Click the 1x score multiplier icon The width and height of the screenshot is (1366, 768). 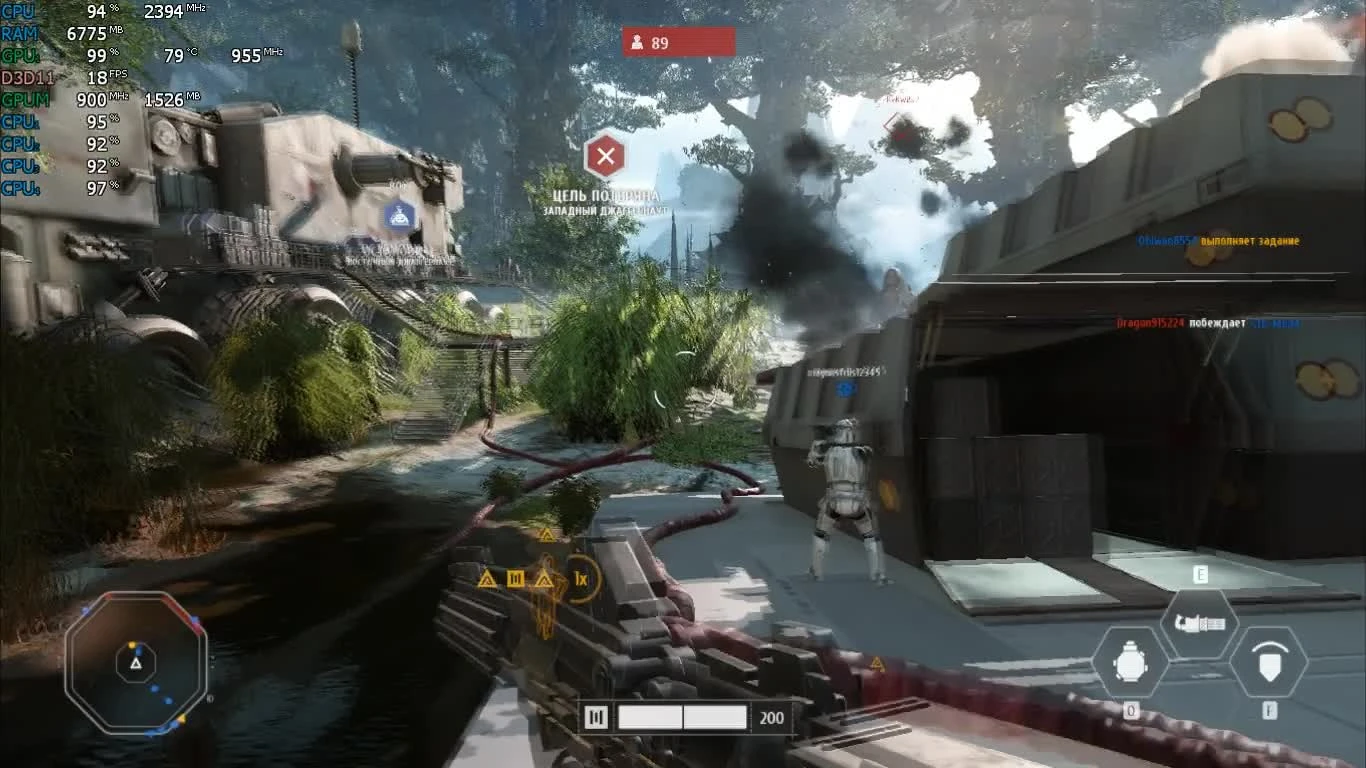(582, 579)
